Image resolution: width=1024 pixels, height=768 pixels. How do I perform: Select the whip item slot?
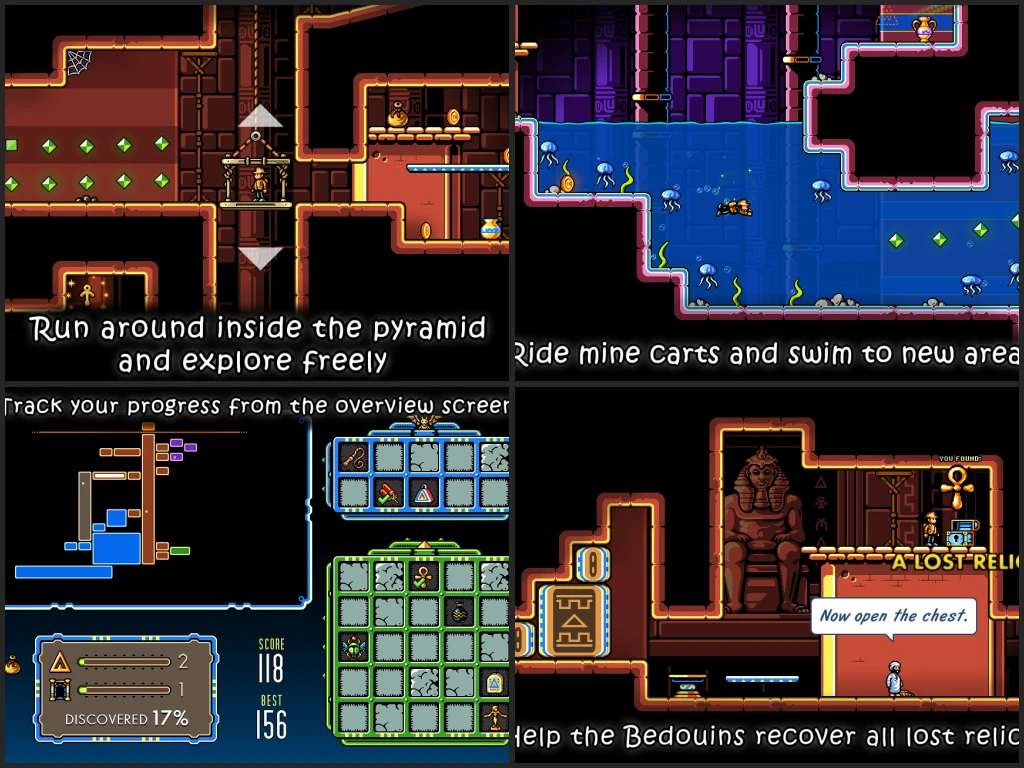click(354, 458)
